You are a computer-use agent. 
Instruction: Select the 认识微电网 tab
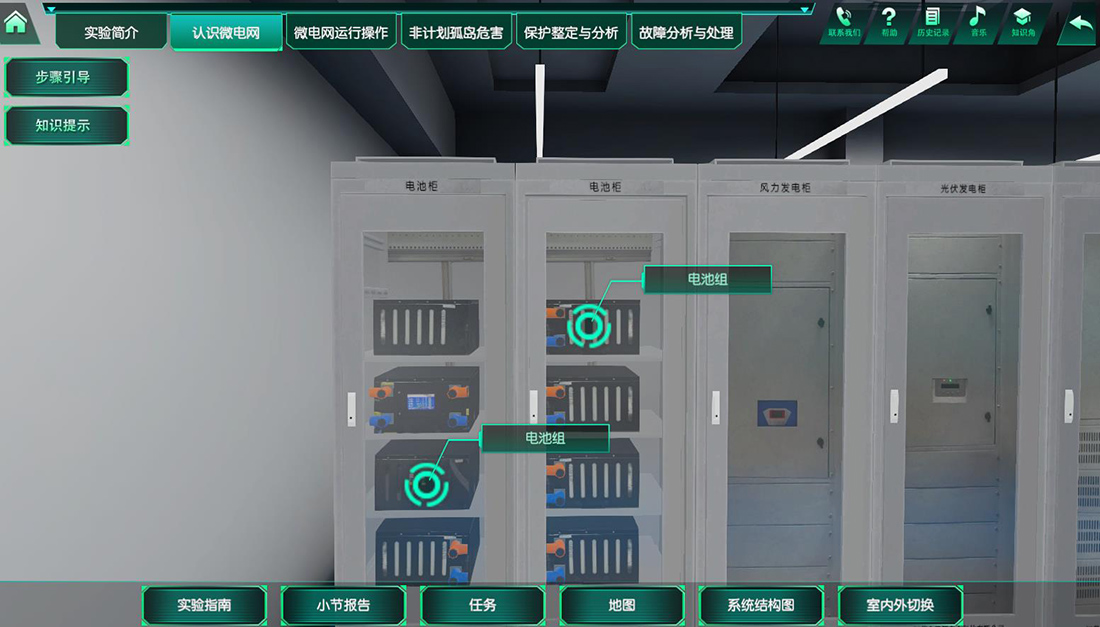(226, 33)
